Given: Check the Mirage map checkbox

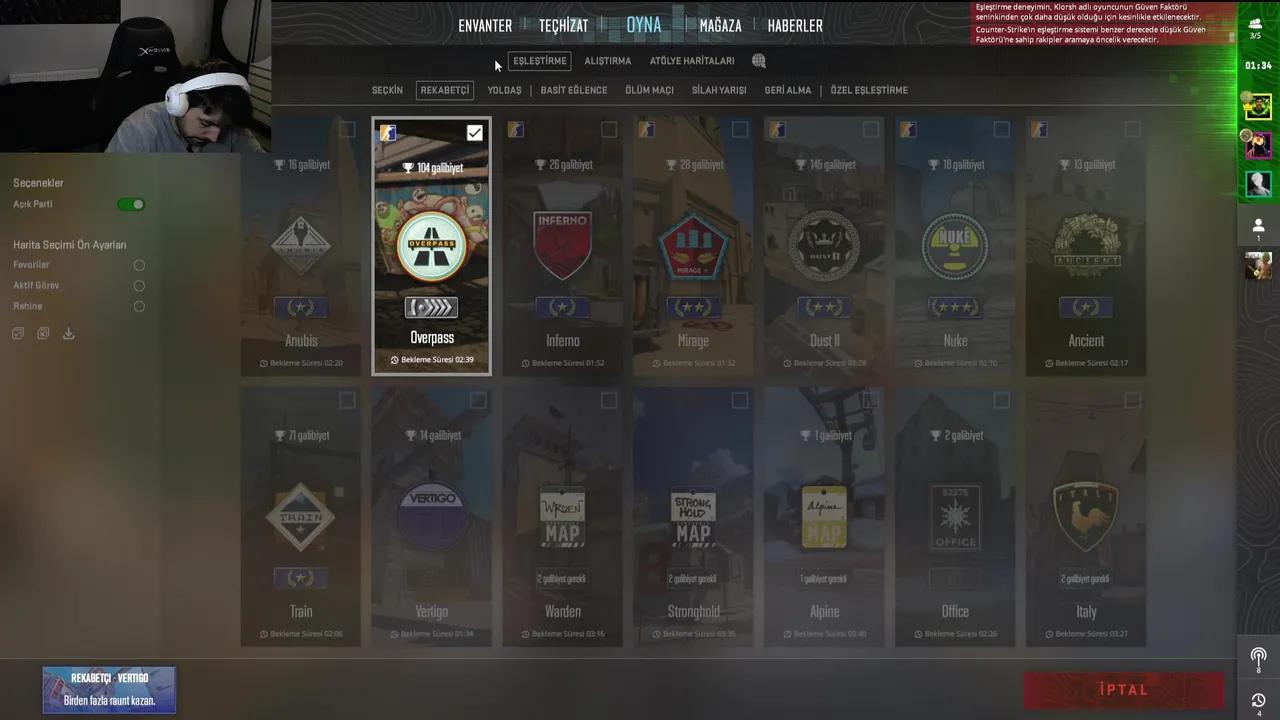Looking at the screenshot, I should coord(740,129).
